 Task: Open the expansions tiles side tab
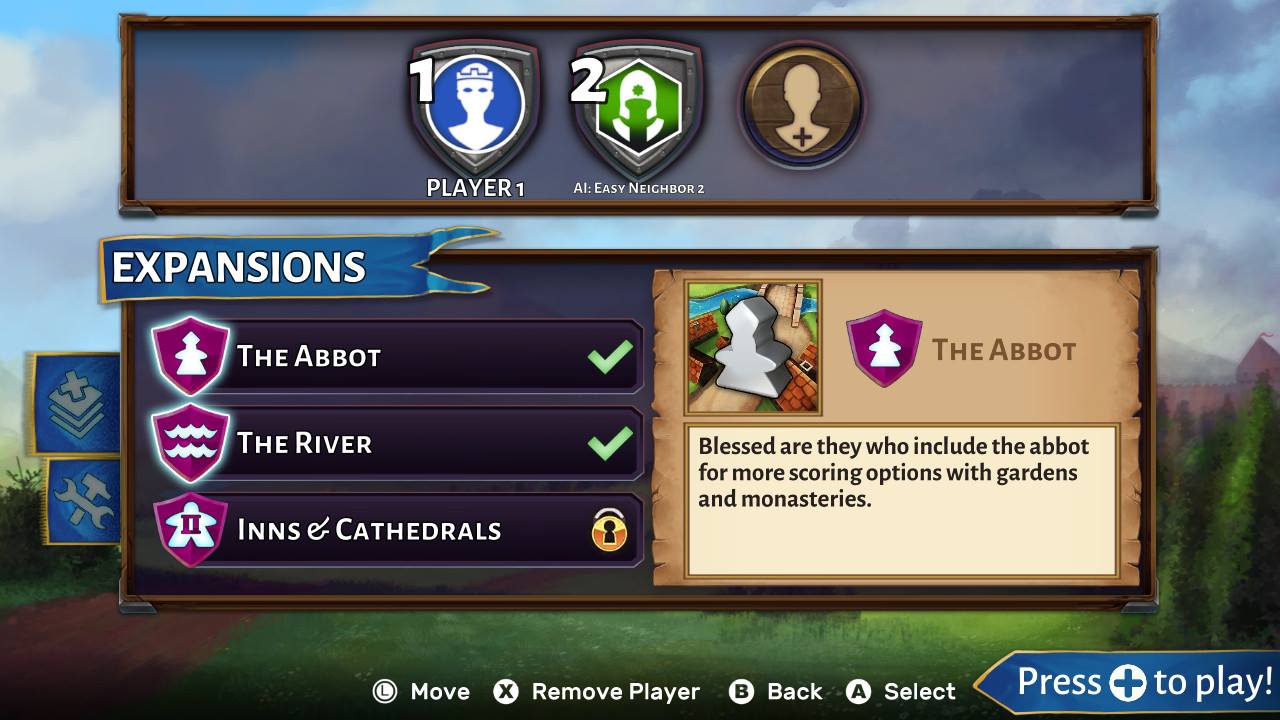pos(79,404)
